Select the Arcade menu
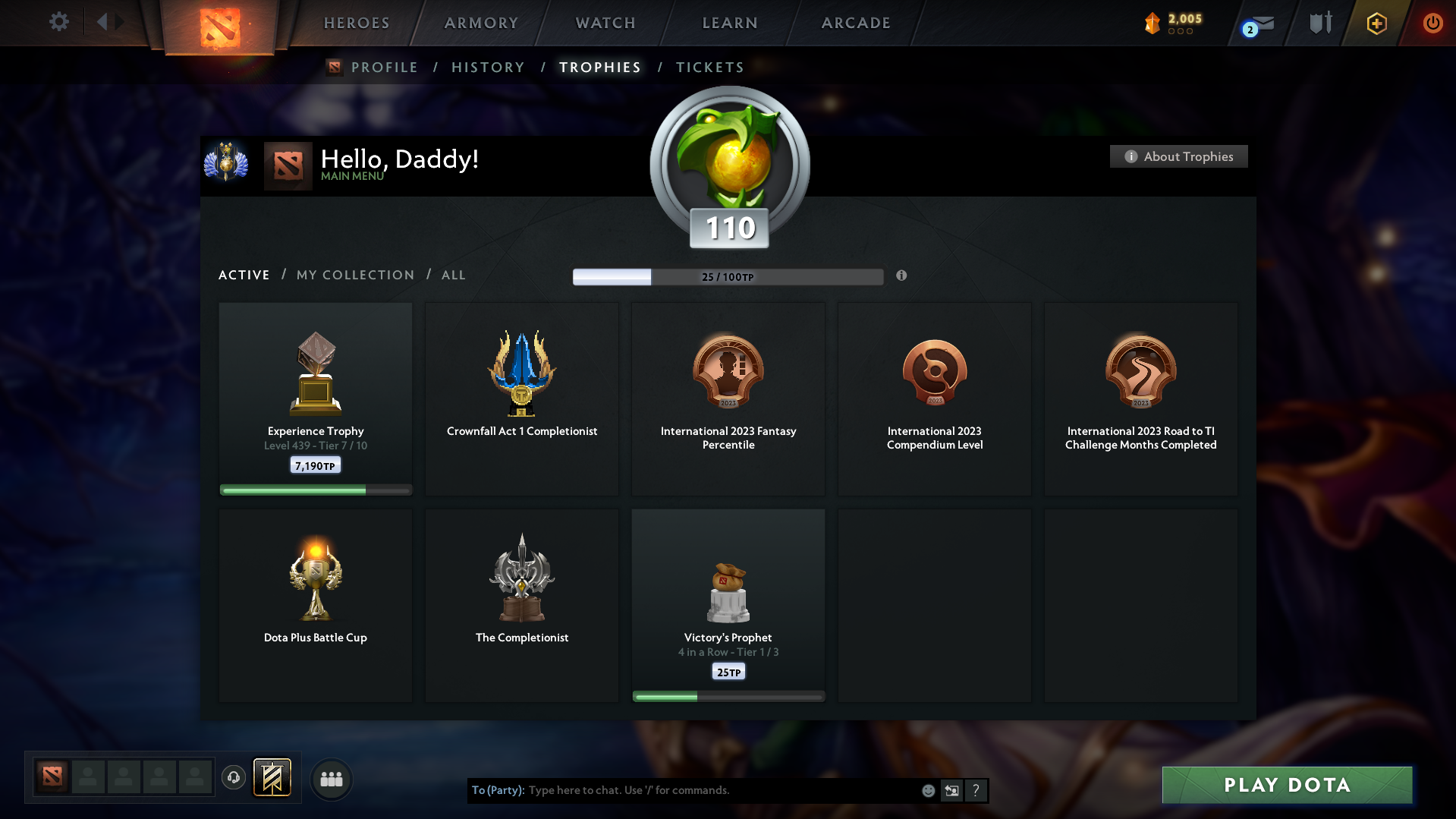The image size is (1456, 819). [856, 23]
